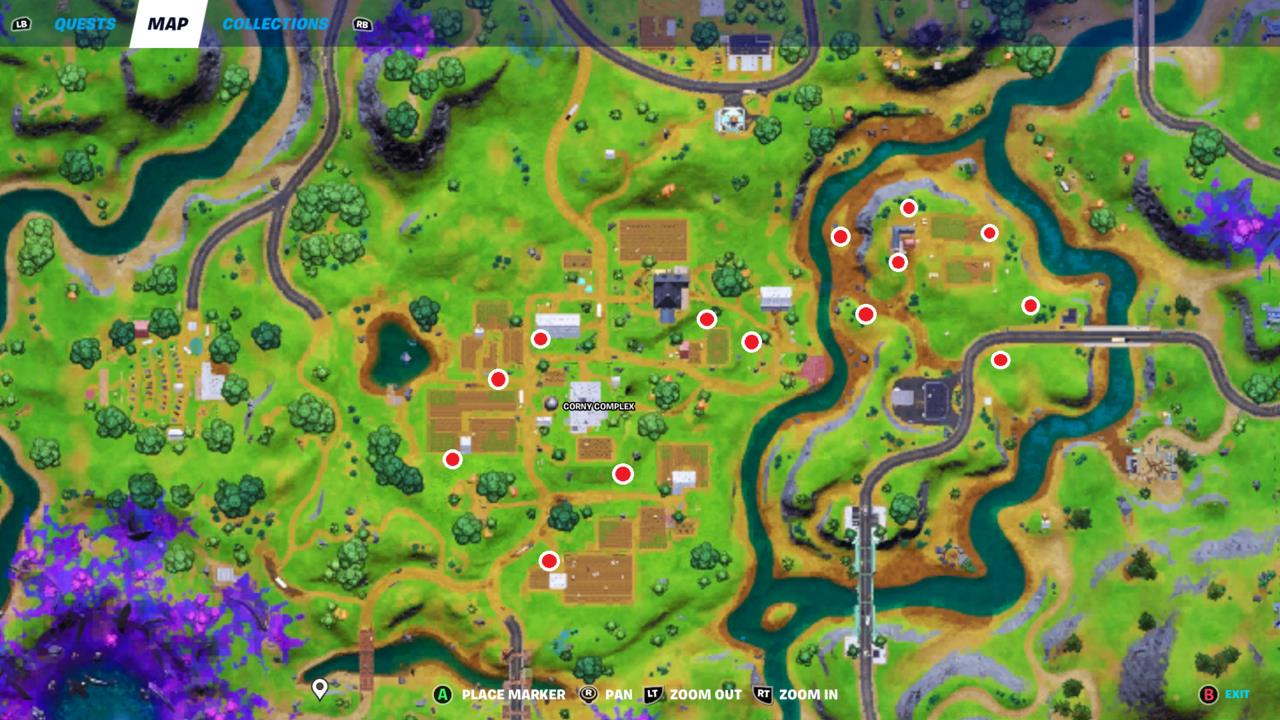
Task: Click the EXIT button
Action: click(x=1236, y=692)
